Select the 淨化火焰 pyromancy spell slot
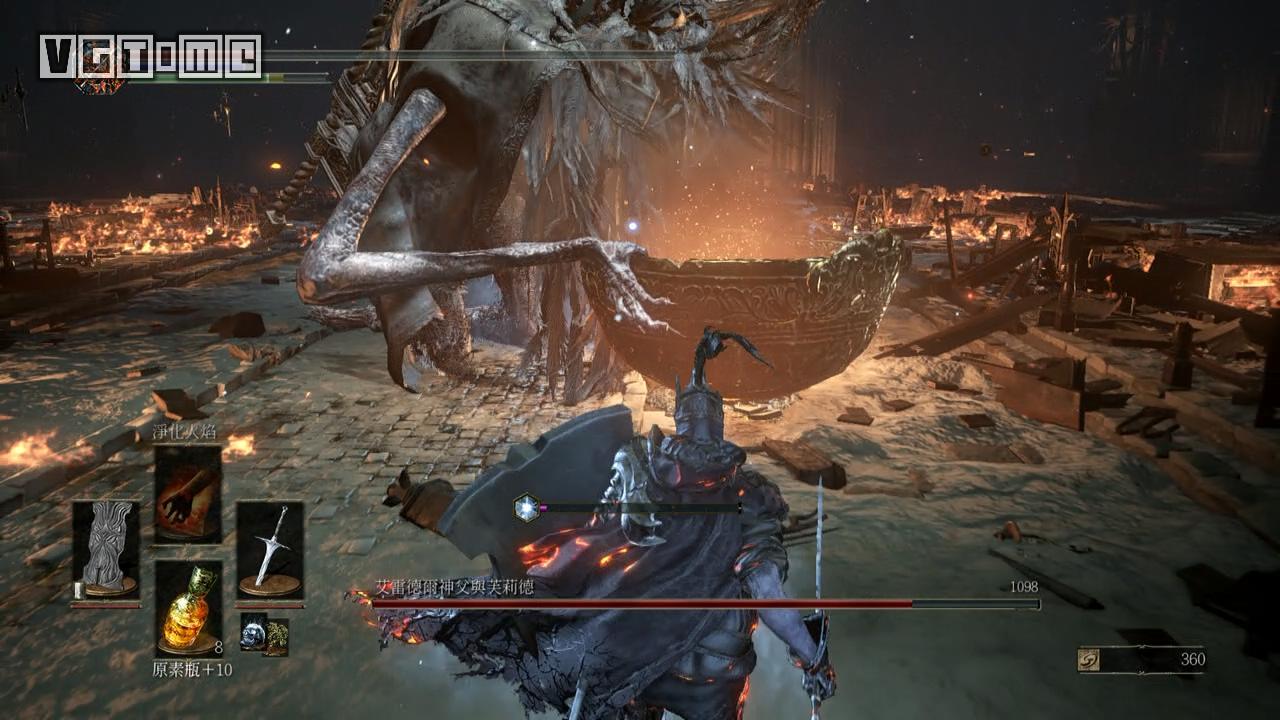The image size is (1280, 720). tap(188, 494)
